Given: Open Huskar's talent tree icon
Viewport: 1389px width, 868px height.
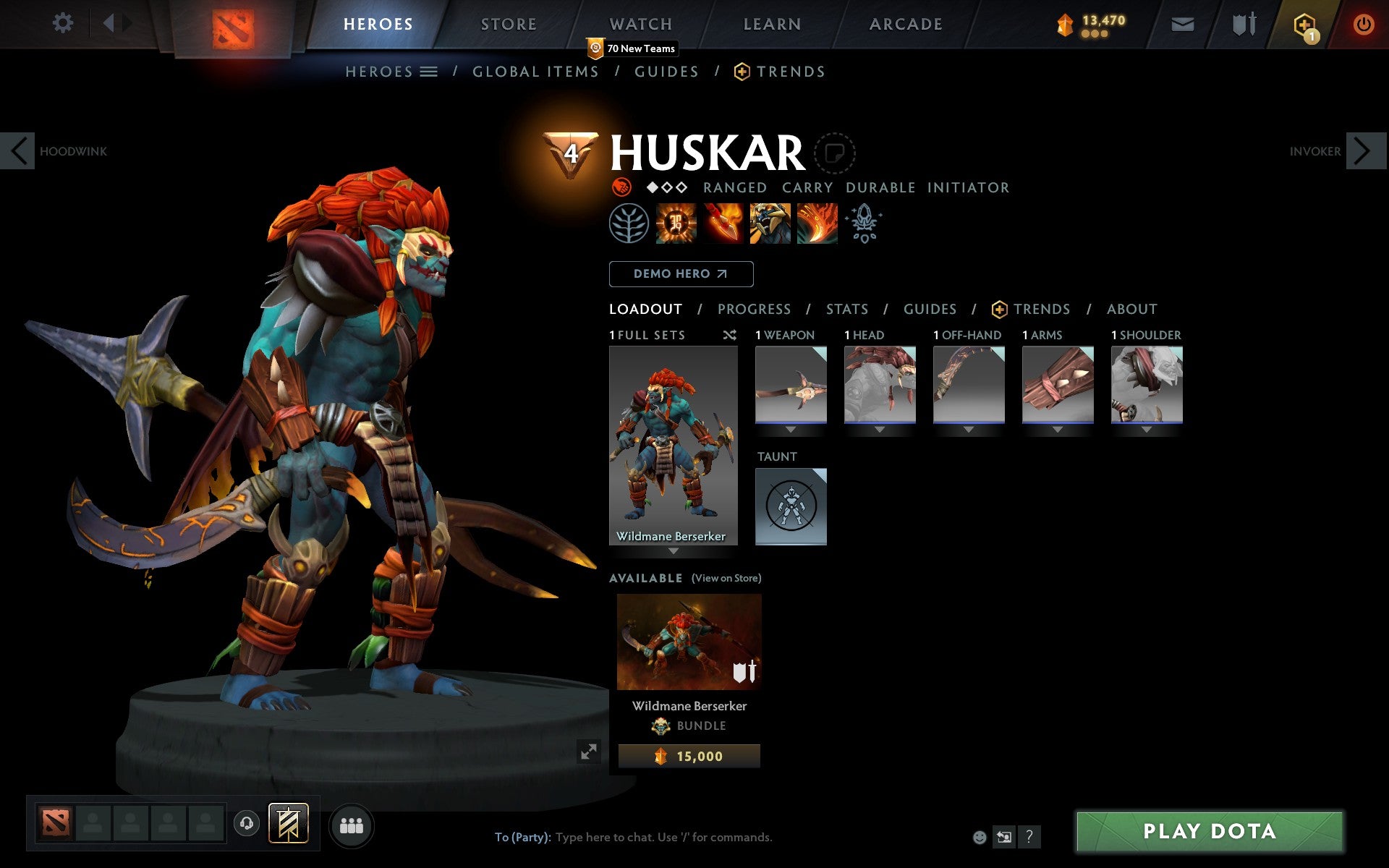Looking at the screenshot, I should tap(629, 224).
